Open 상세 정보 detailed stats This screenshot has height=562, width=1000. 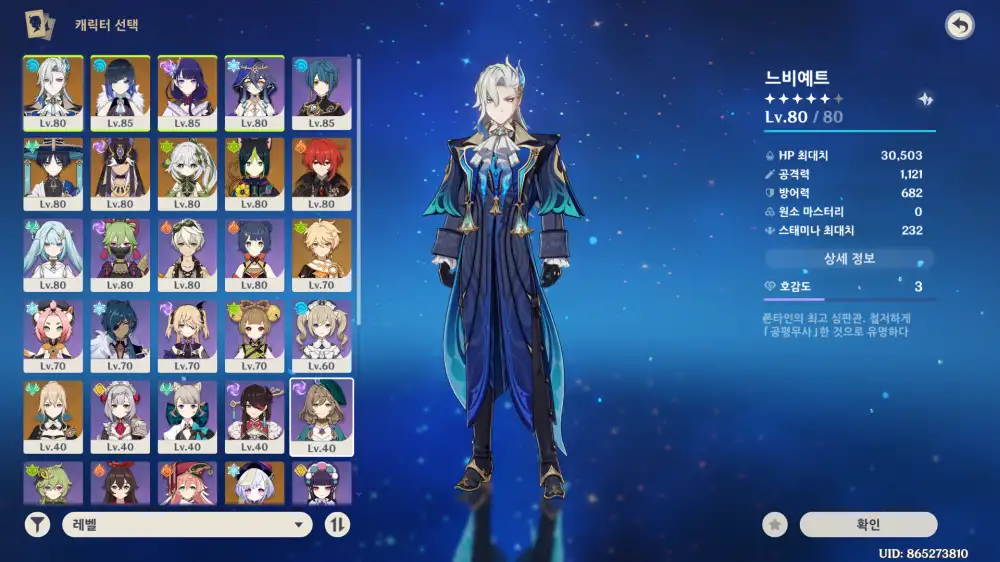coord(850,259)
